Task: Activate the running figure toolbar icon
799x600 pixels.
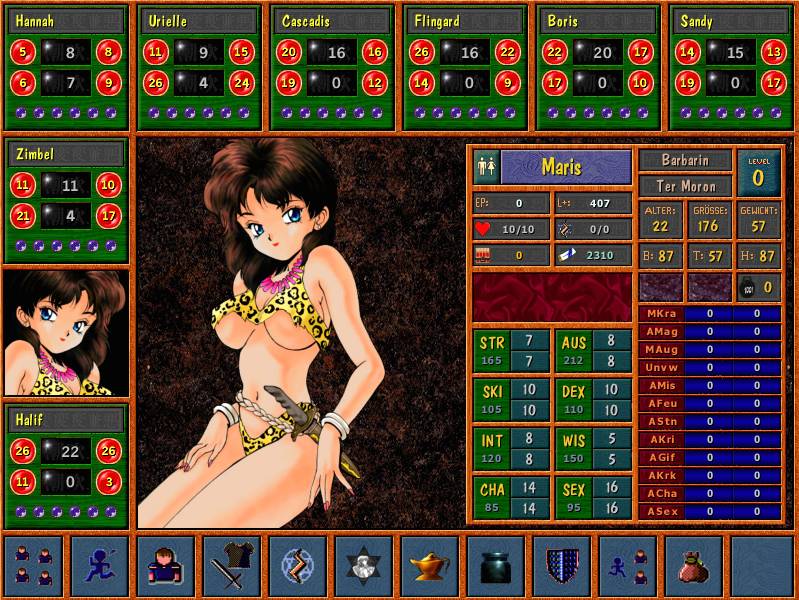Action: [x=99, y=566]
